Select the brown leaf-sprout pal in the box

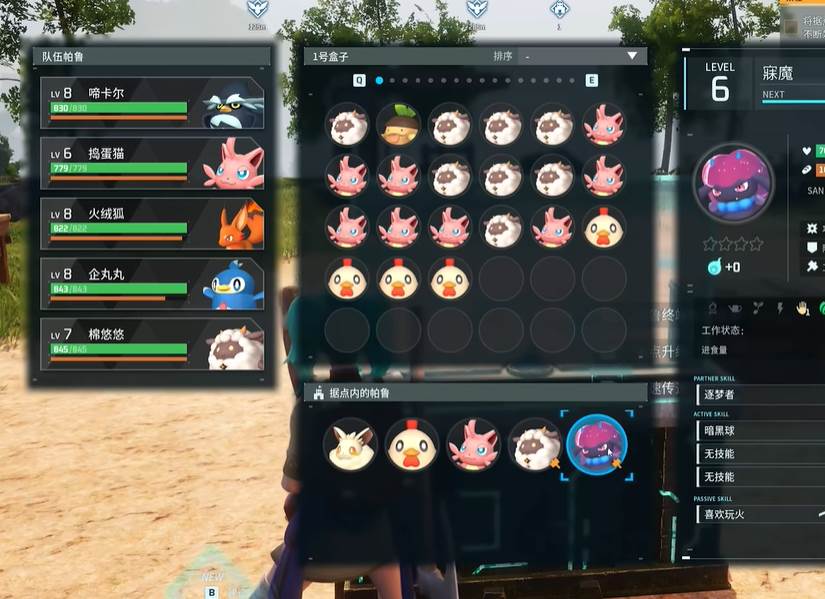point(399,125)
